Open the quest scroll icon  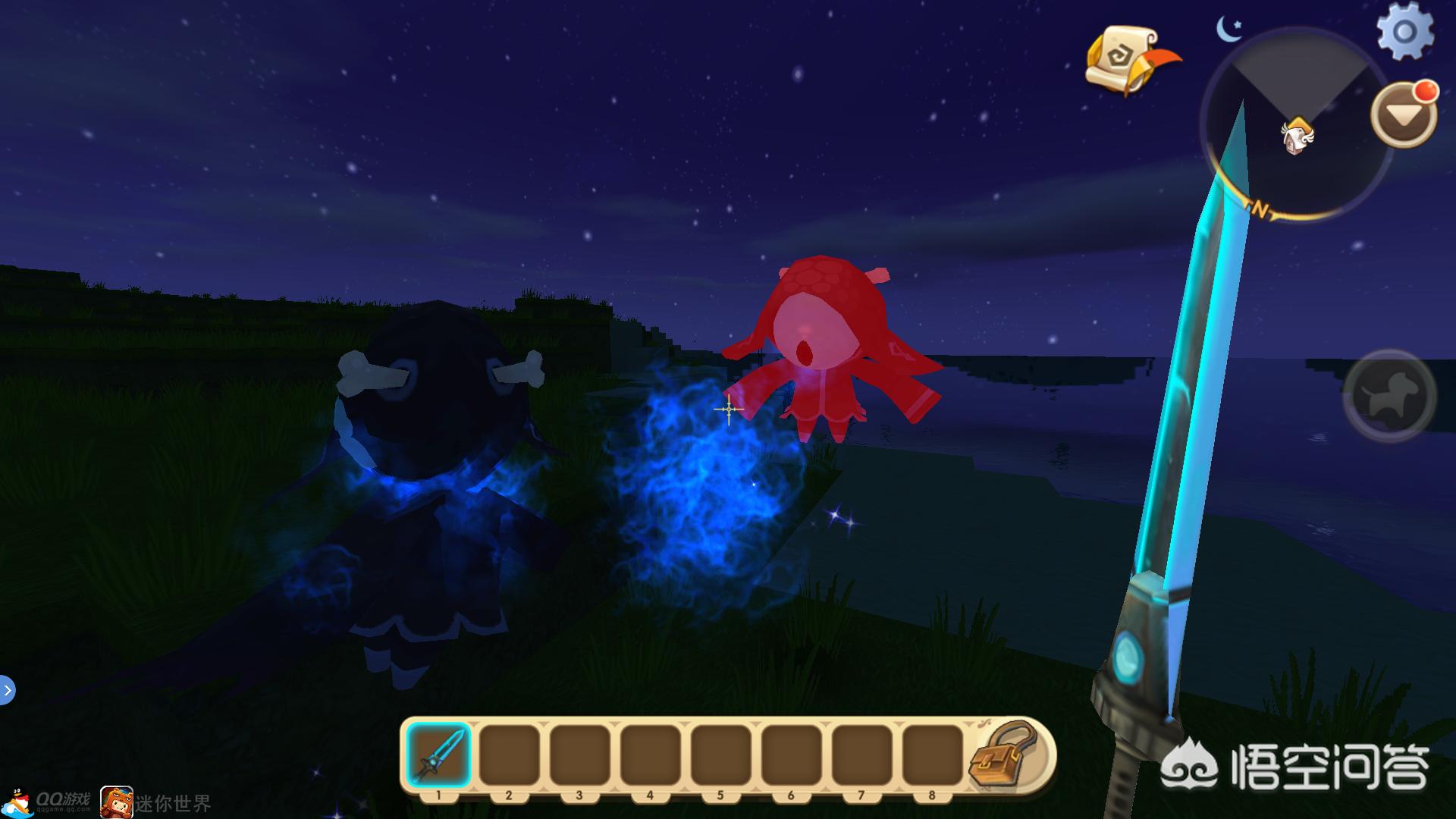pos(1127,59)
